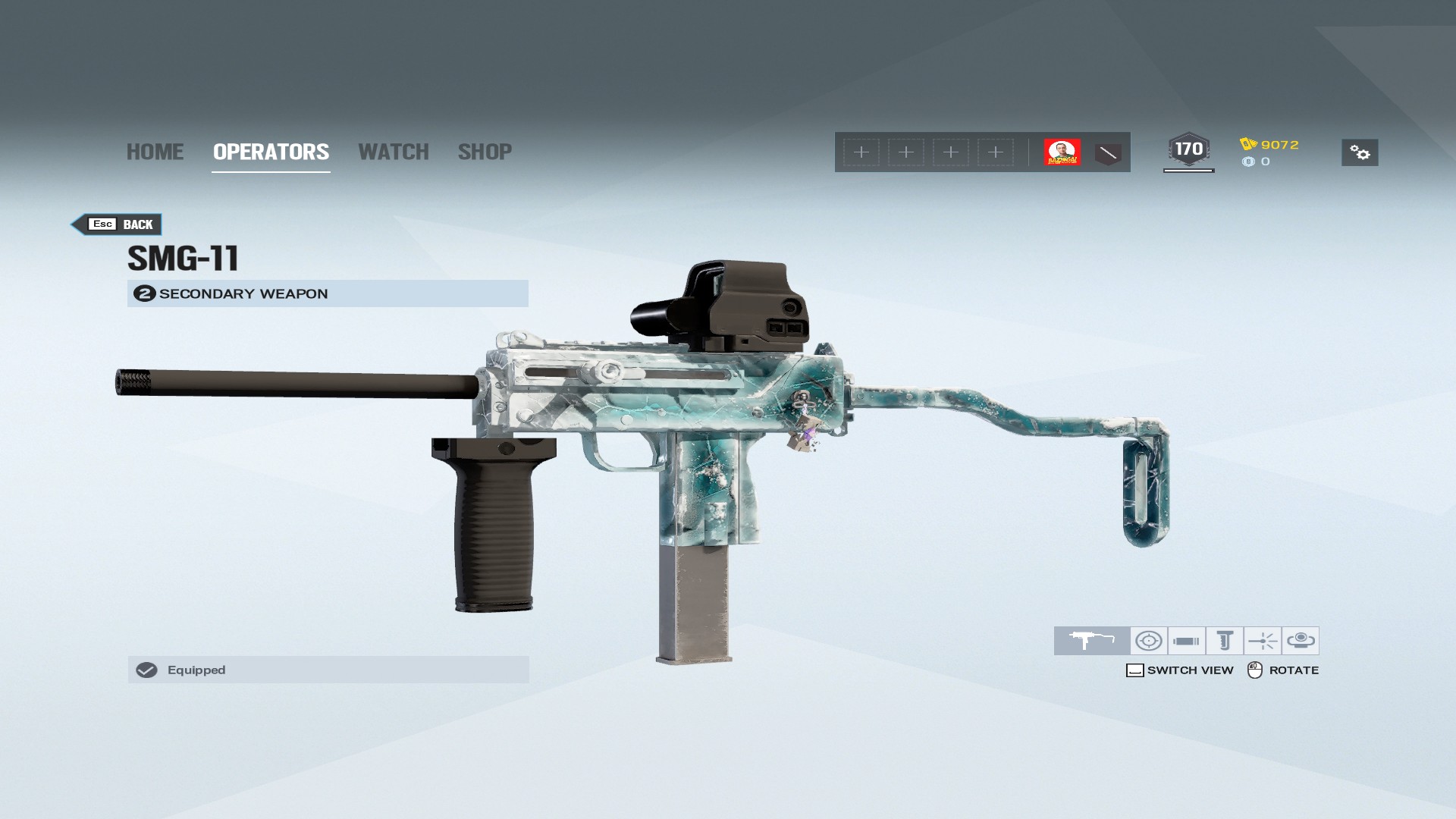The width and height of the screenshot is (1456, 819).
Task: Switch to the WATCH tab
Action: [x=394, y=152]
